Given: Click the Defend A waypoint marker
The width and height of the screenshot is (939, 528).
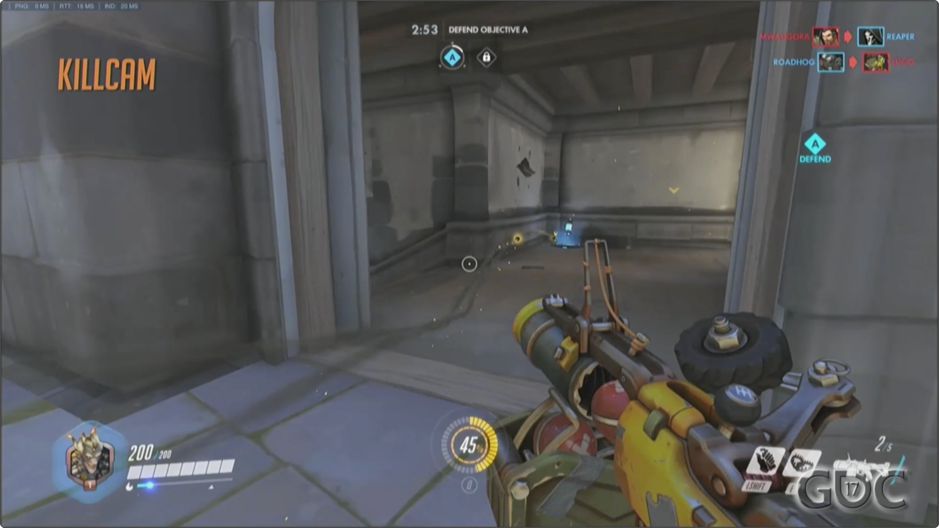Looking at the screenshot, I should 815,147.
